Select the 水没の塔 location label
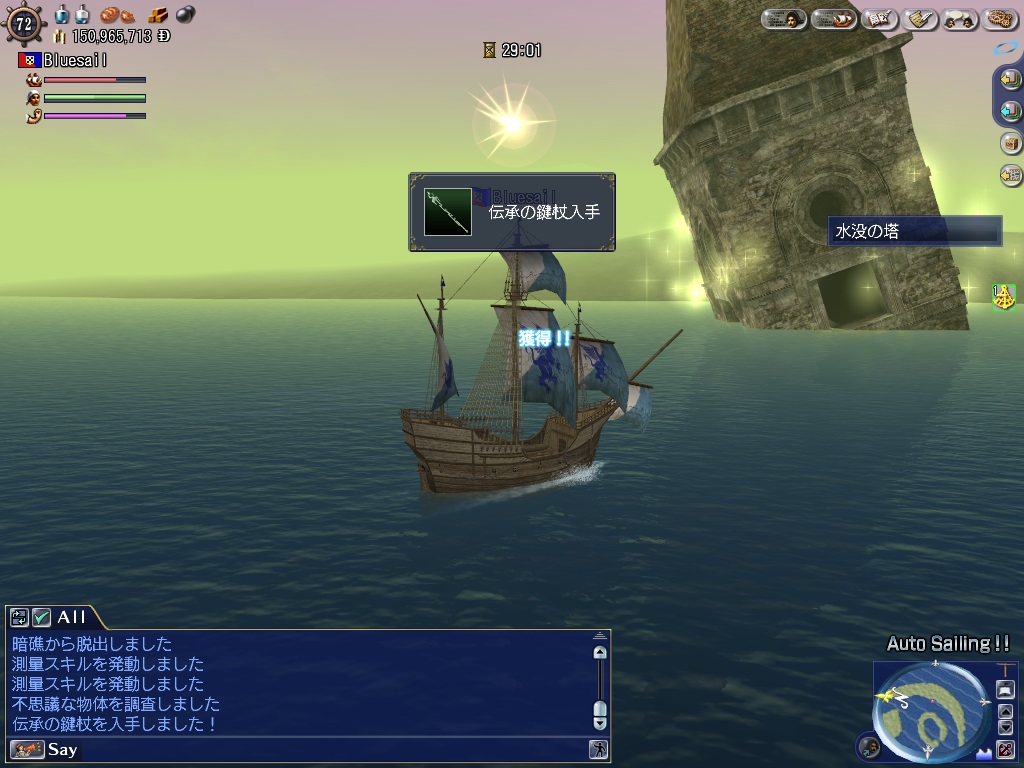1024x768 pixels. tap(914, 231)
